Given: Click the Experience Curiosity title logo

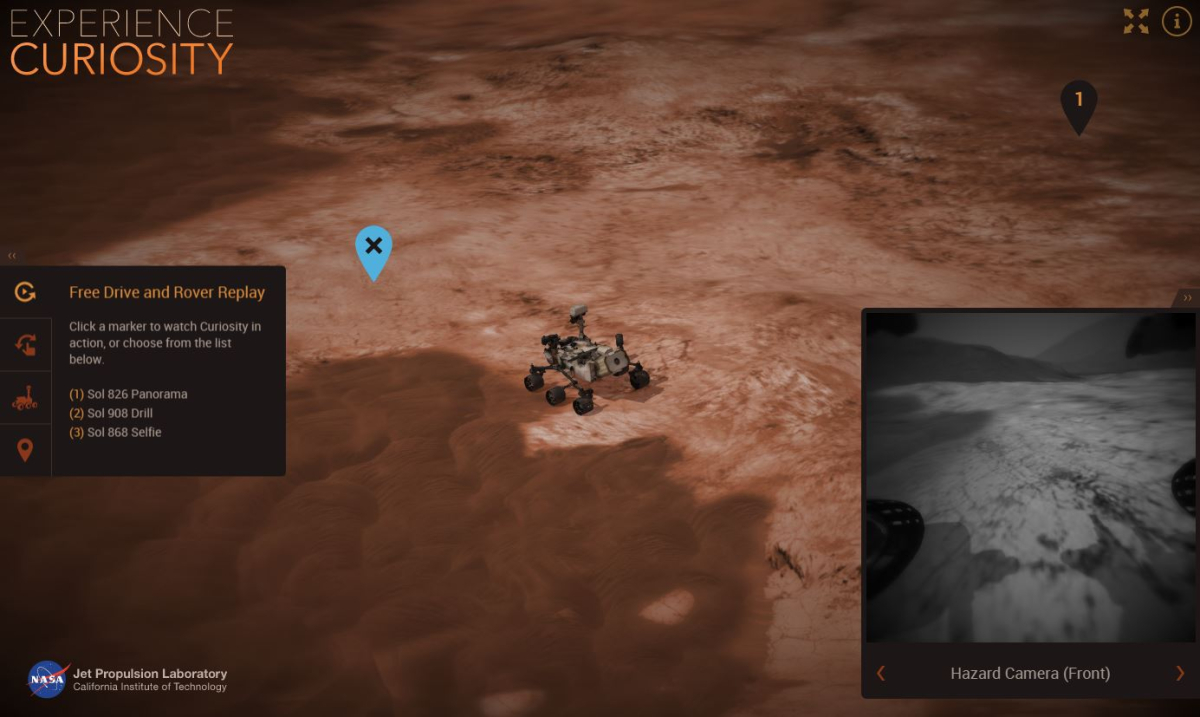Looking at the screenshot, I should point(122,42).
